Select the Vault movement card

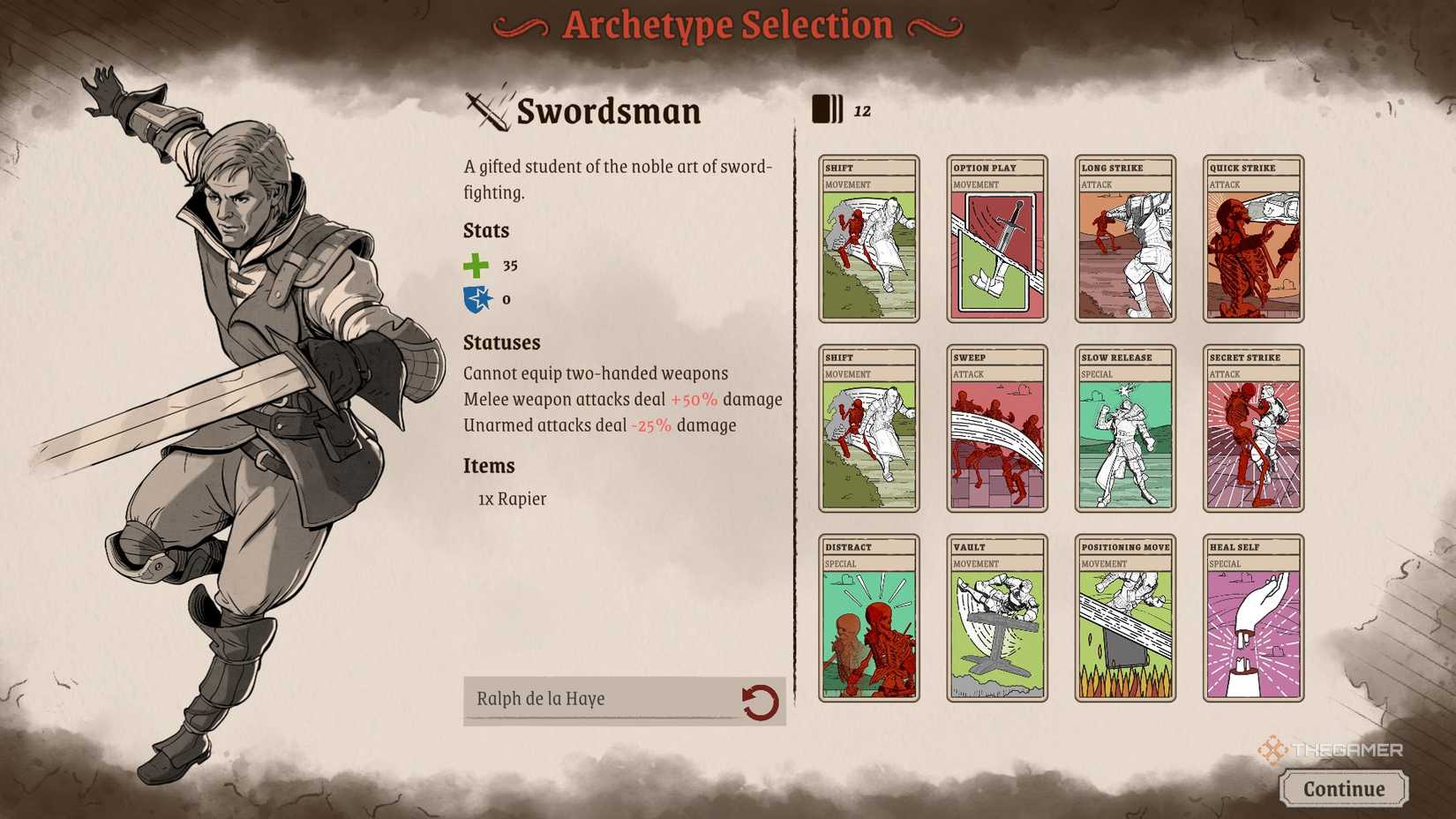point(995,618)
